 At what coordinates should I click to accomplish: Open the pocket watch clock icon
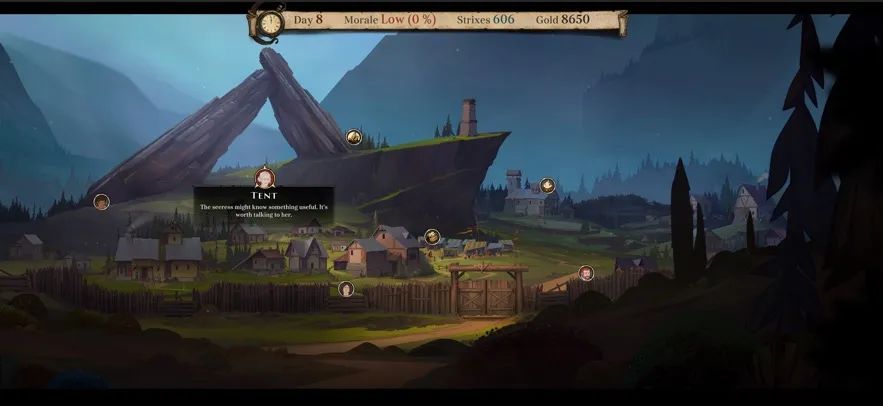(269, 22)
